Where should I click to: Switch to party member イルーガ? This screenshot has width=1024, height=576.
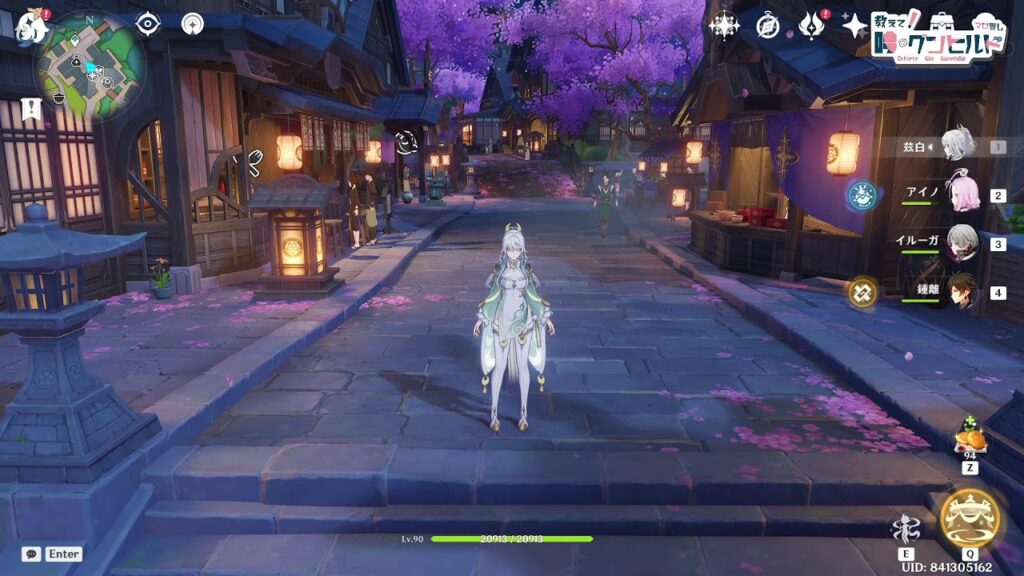click(x=961, y=243)
